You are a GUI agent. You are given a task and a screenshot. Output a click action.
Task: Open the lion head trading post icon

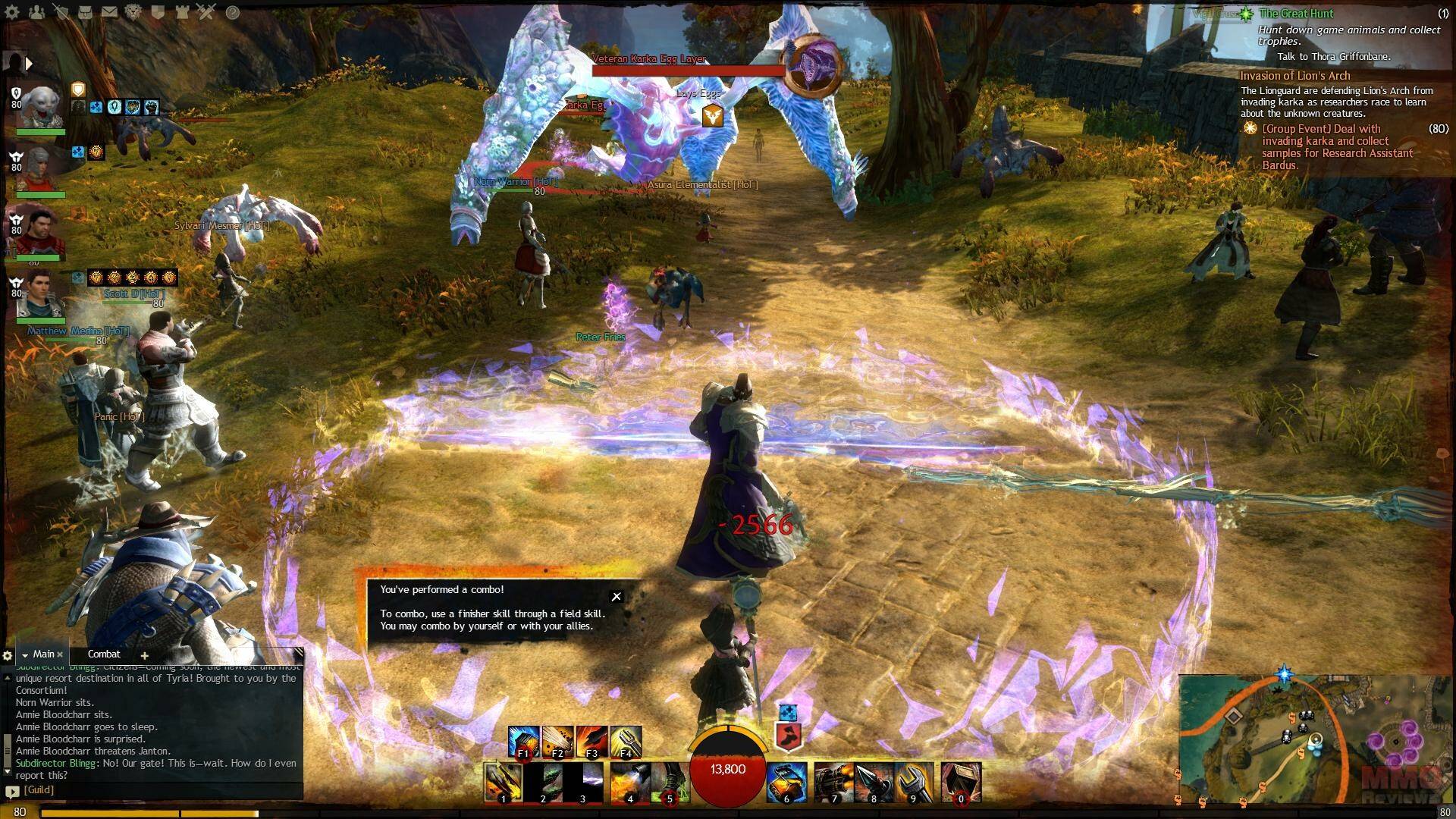click(133, 12)
